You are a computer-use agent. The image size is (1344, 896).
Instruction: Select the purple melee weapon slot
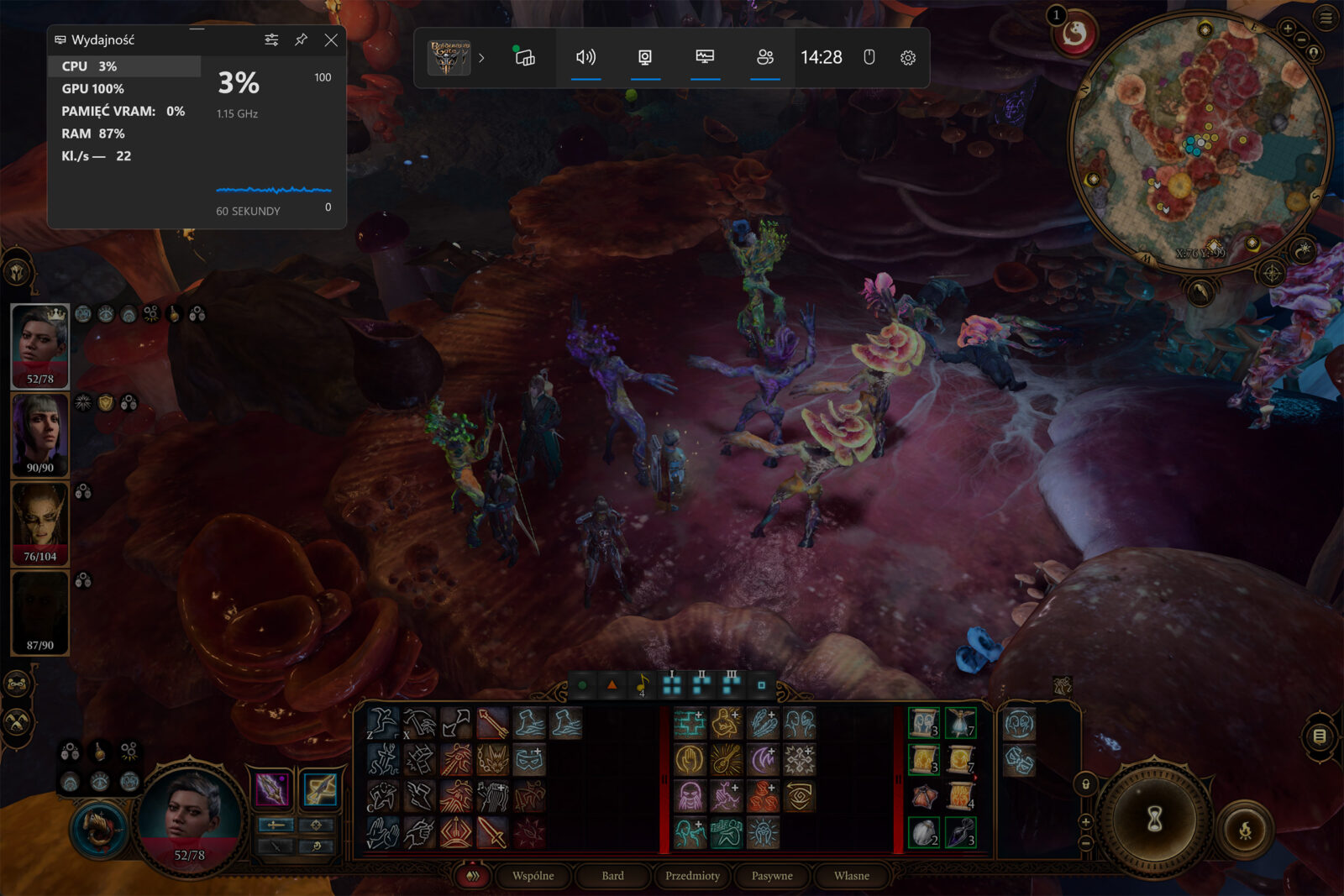click(271, 789)
